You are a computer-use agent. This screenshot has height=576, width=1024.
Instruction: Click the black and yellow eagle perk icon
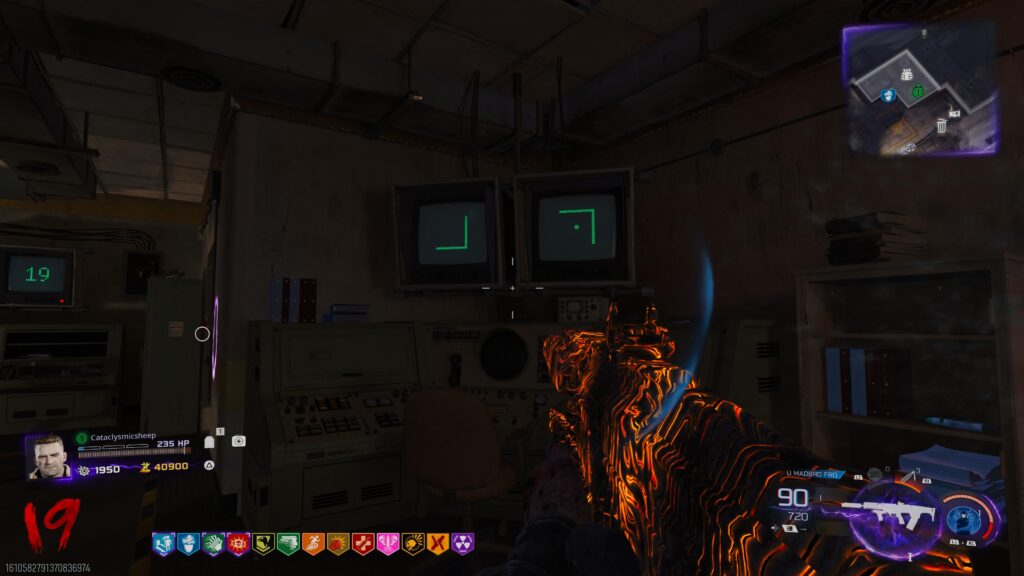pos(263,544)
